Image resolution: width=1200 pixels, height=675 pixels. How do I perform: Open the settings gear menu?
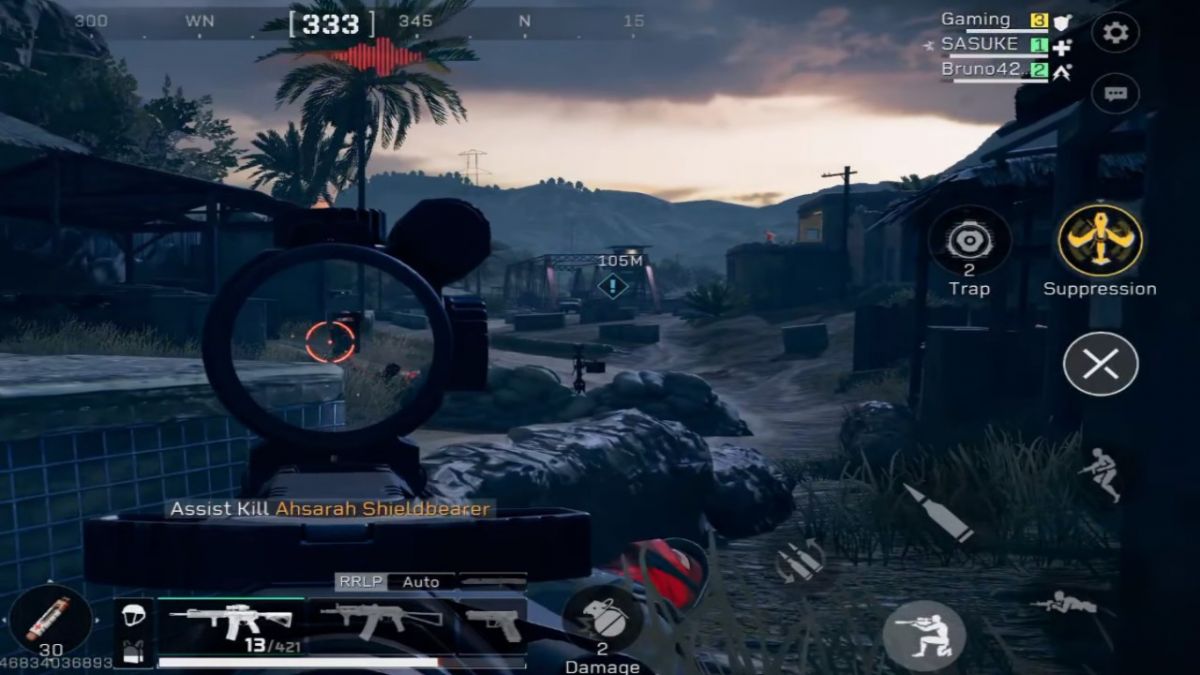pos(1115,33)
